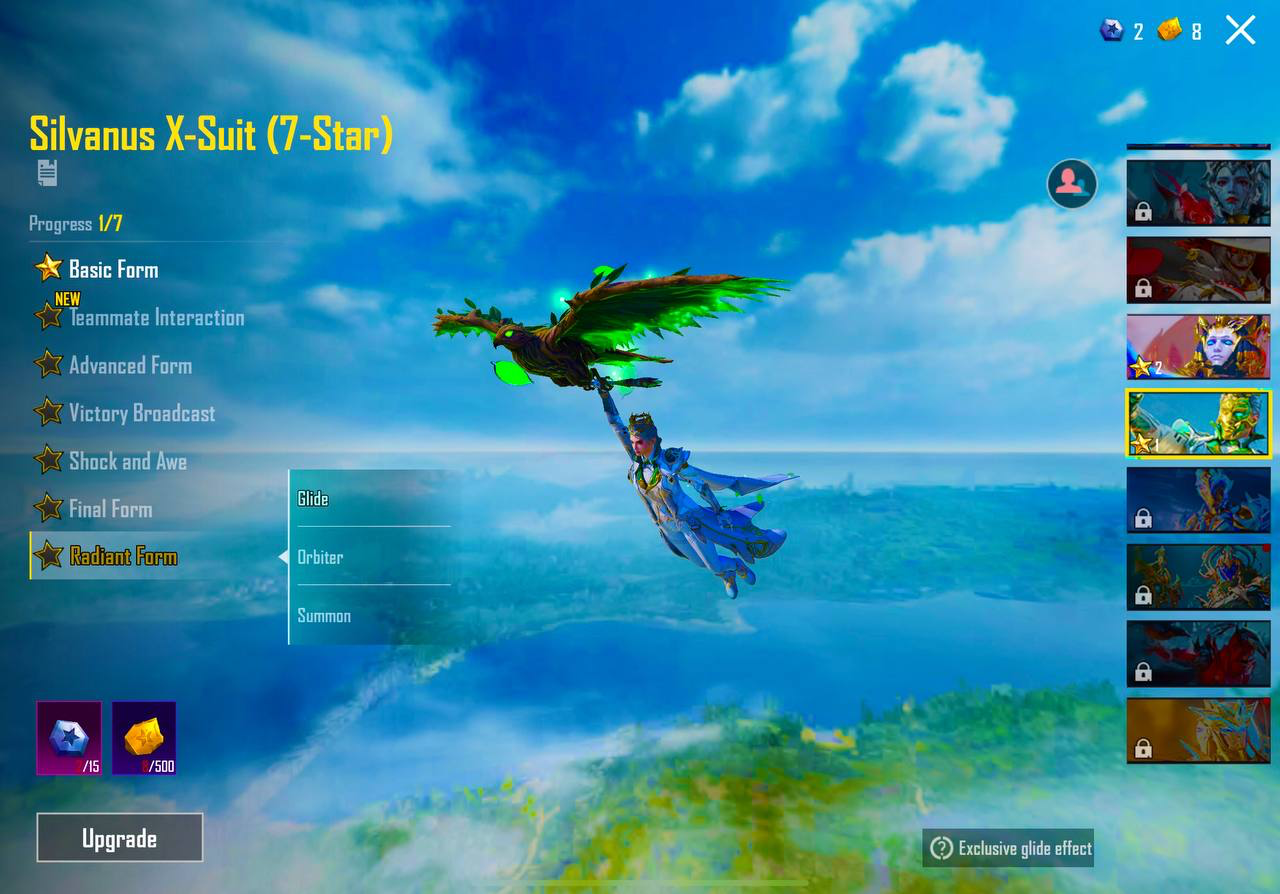The width and height of the screenshot is (1280, 894).
Task: Open the document icon under the suit title
Action: tap(47, 173)
